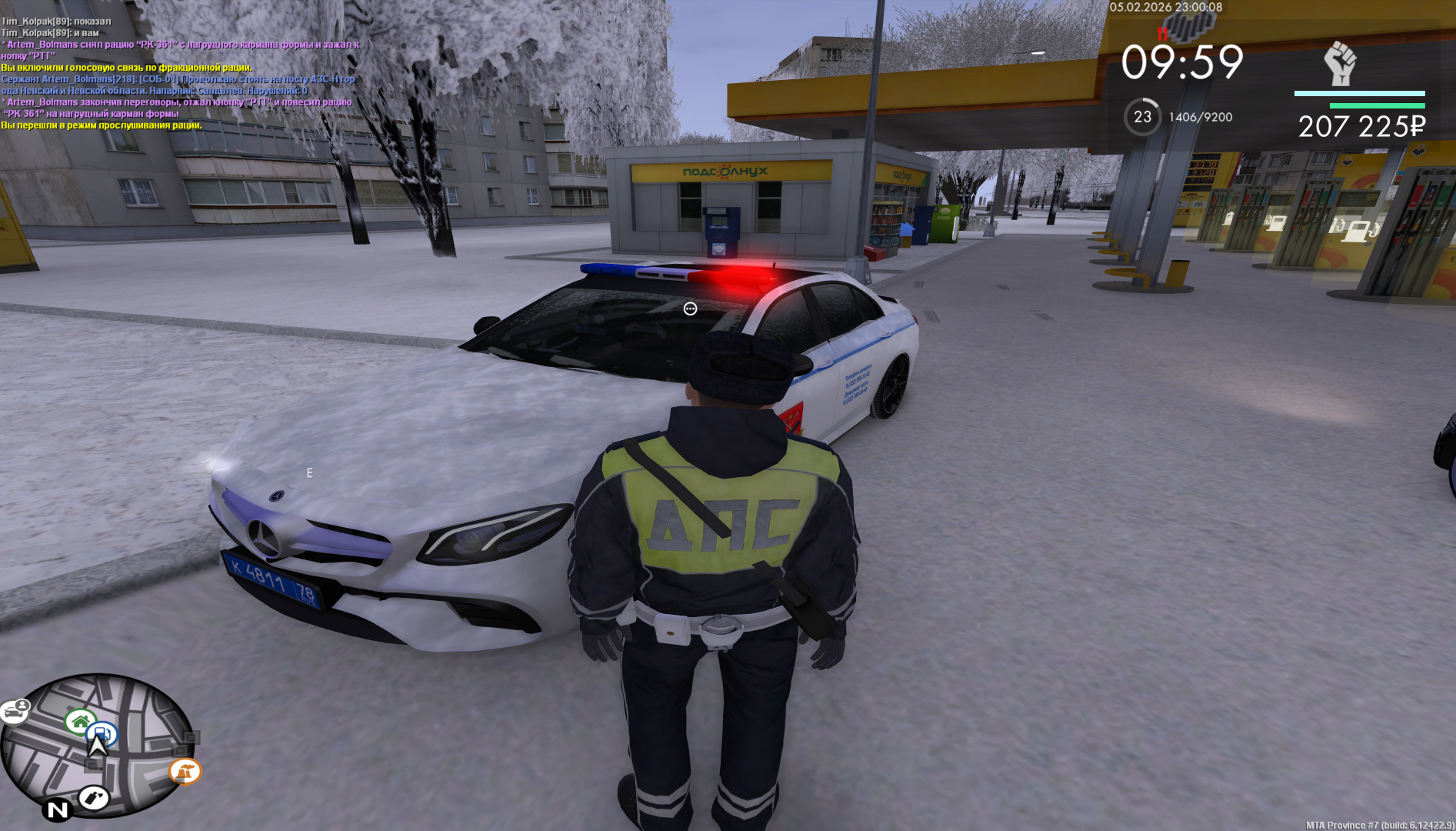The width and height of the screenshot is (1456, 831).
Task: Select the fist weapon icon
Action: [1340, 63]
